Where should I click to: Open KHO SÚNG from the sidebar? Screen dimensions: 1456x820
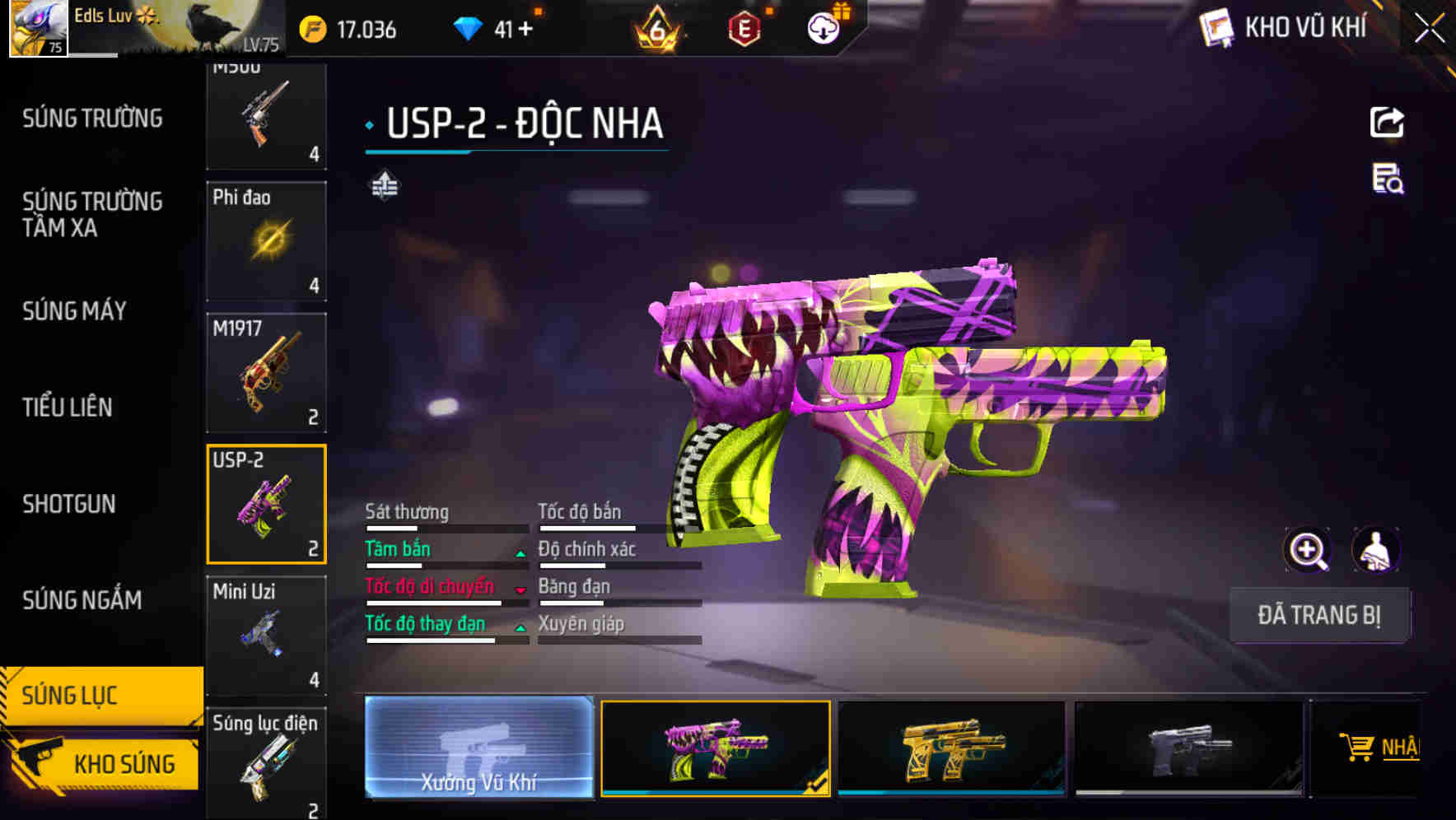click(124, 763)
